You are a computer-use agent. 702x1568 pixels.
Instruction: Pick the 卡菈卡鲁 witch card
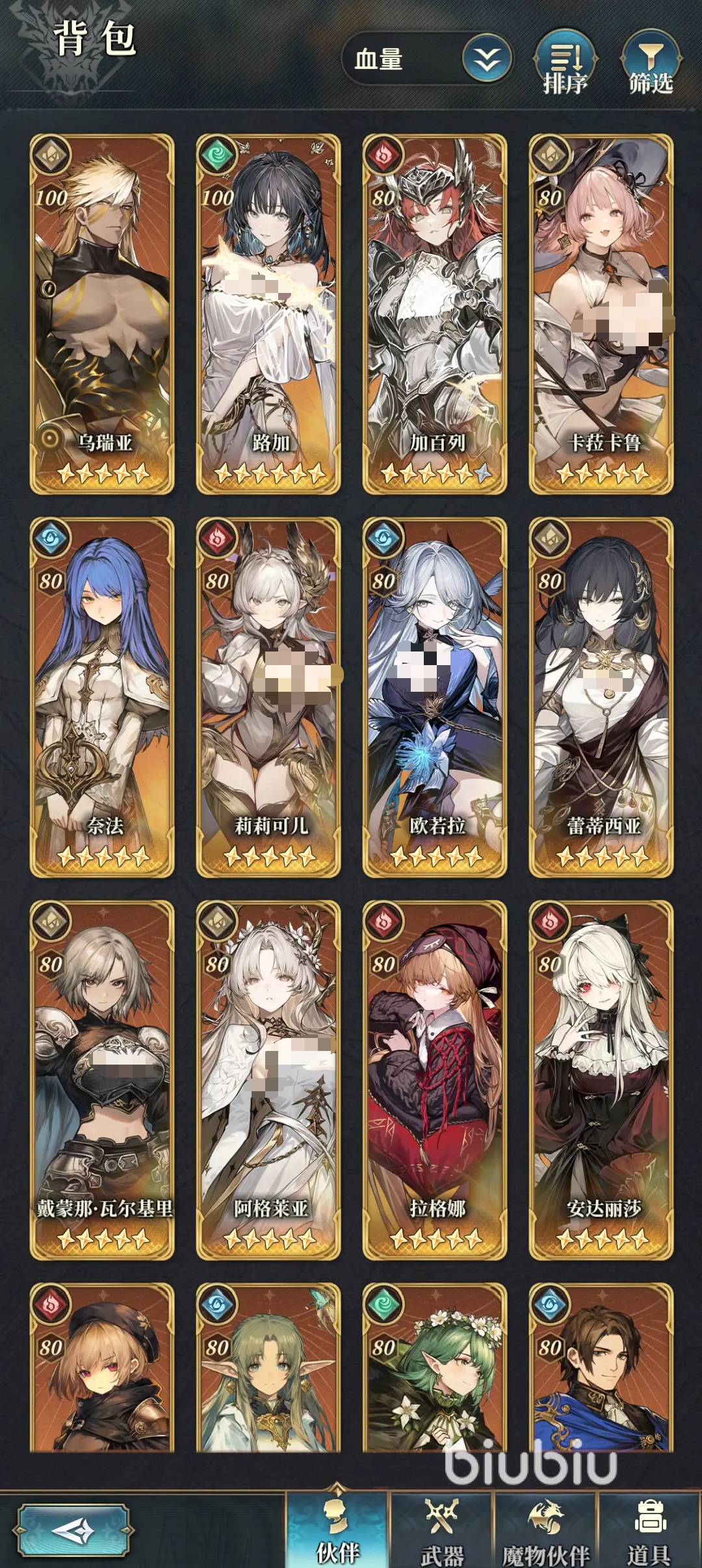tap(601, 314)
